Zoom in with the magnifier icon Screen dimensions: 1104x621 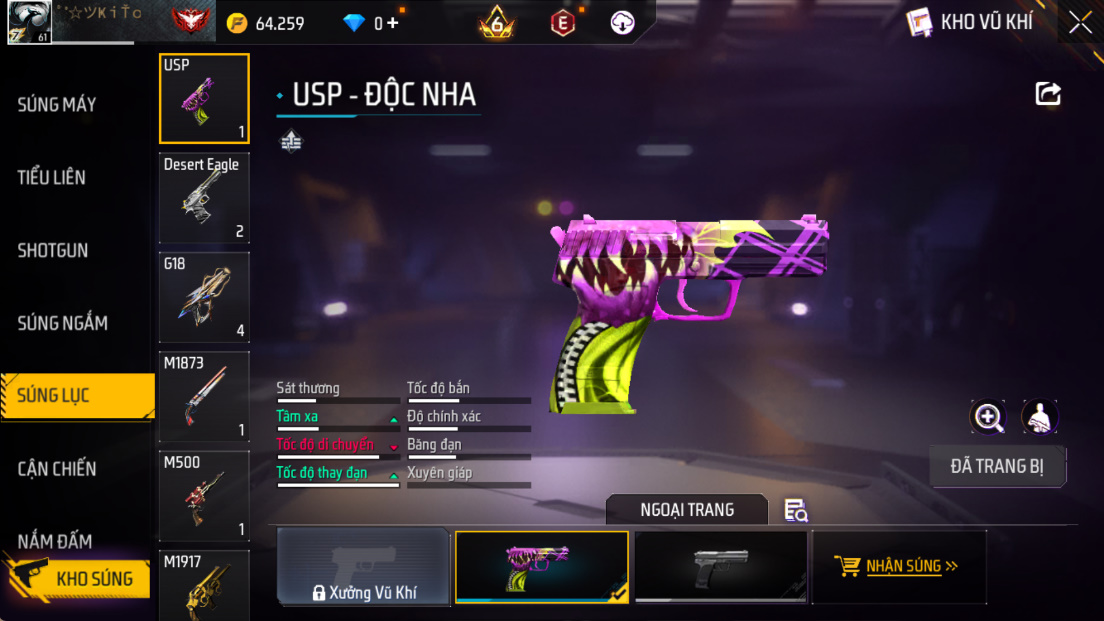coord(988,417)
